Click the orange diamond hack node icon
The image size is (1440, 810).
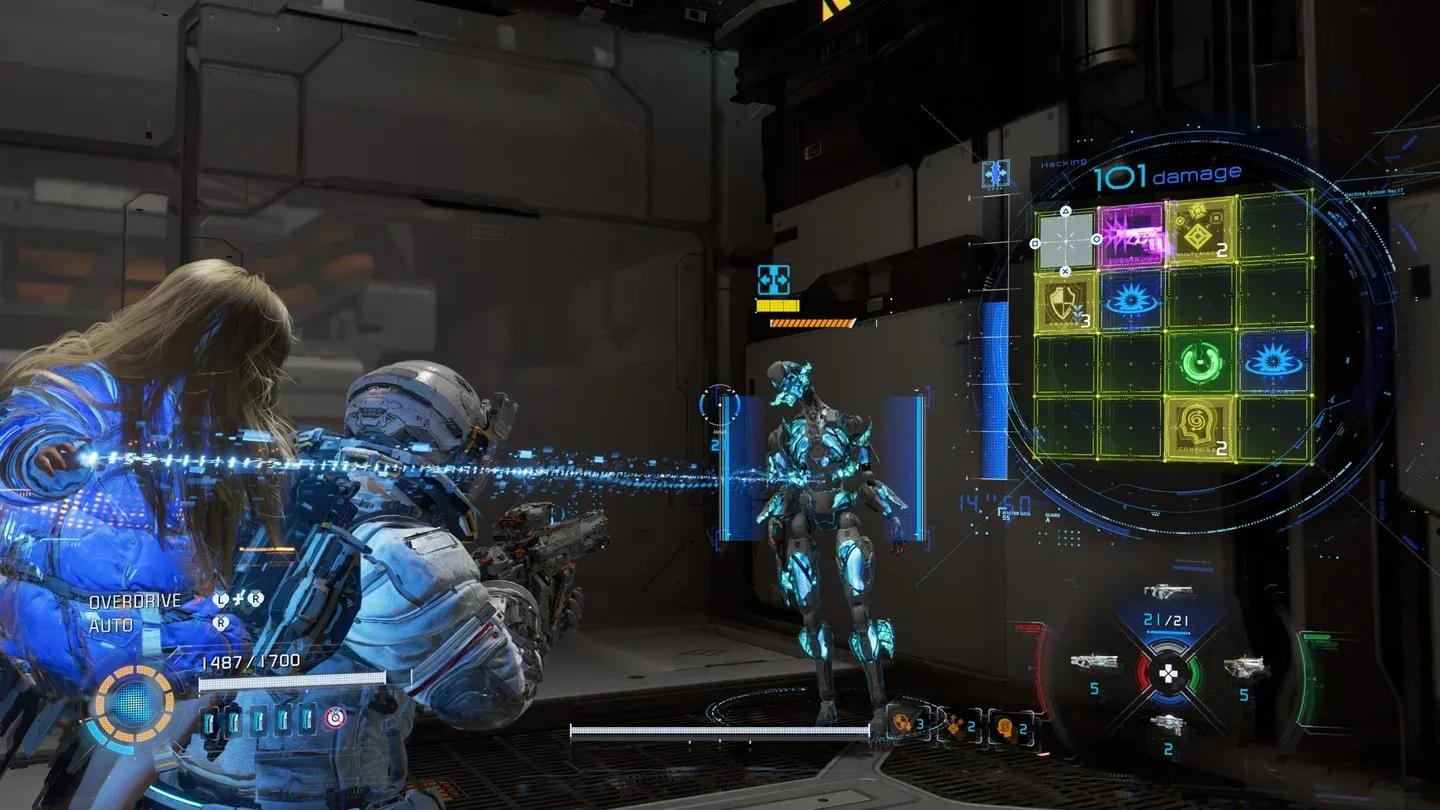click(x=954, y=727)
